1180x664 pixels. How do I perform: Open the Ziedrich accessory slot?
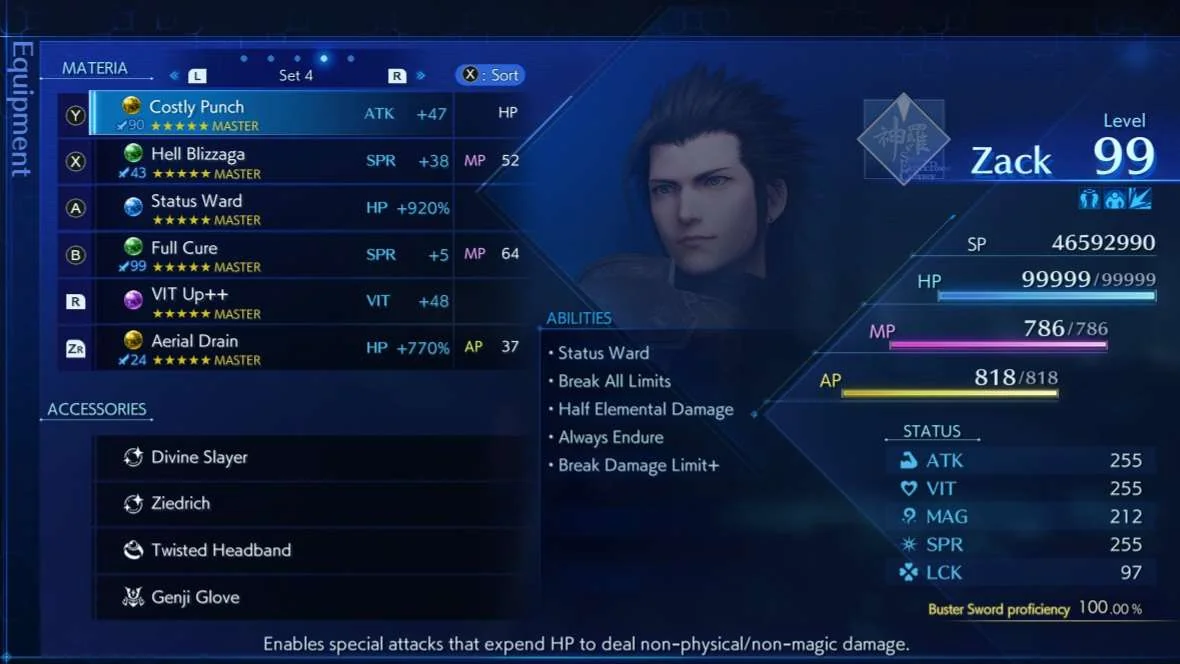308,504
